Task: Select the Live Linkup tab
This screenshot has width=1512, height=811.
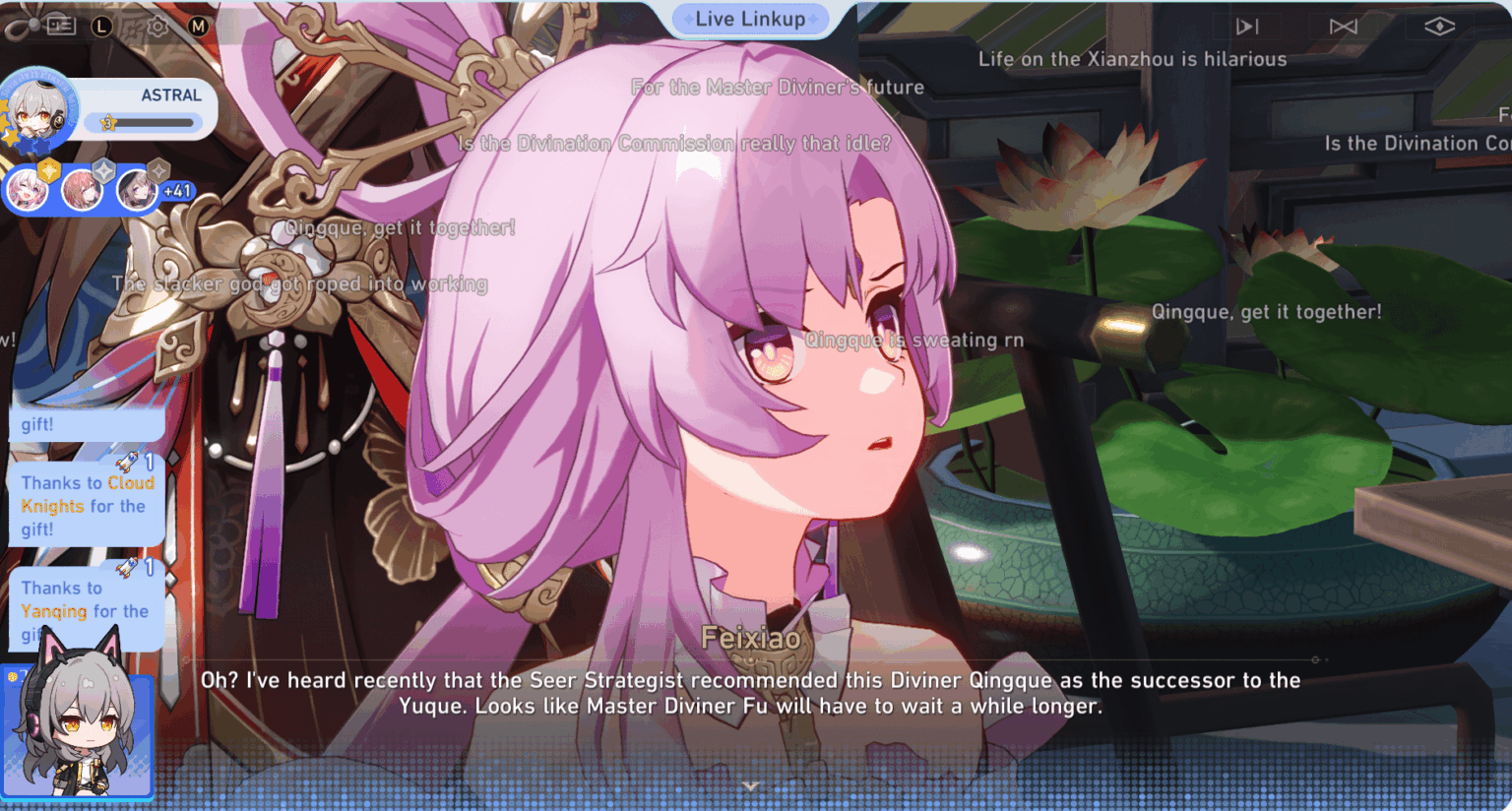Action: pos(750,19)
